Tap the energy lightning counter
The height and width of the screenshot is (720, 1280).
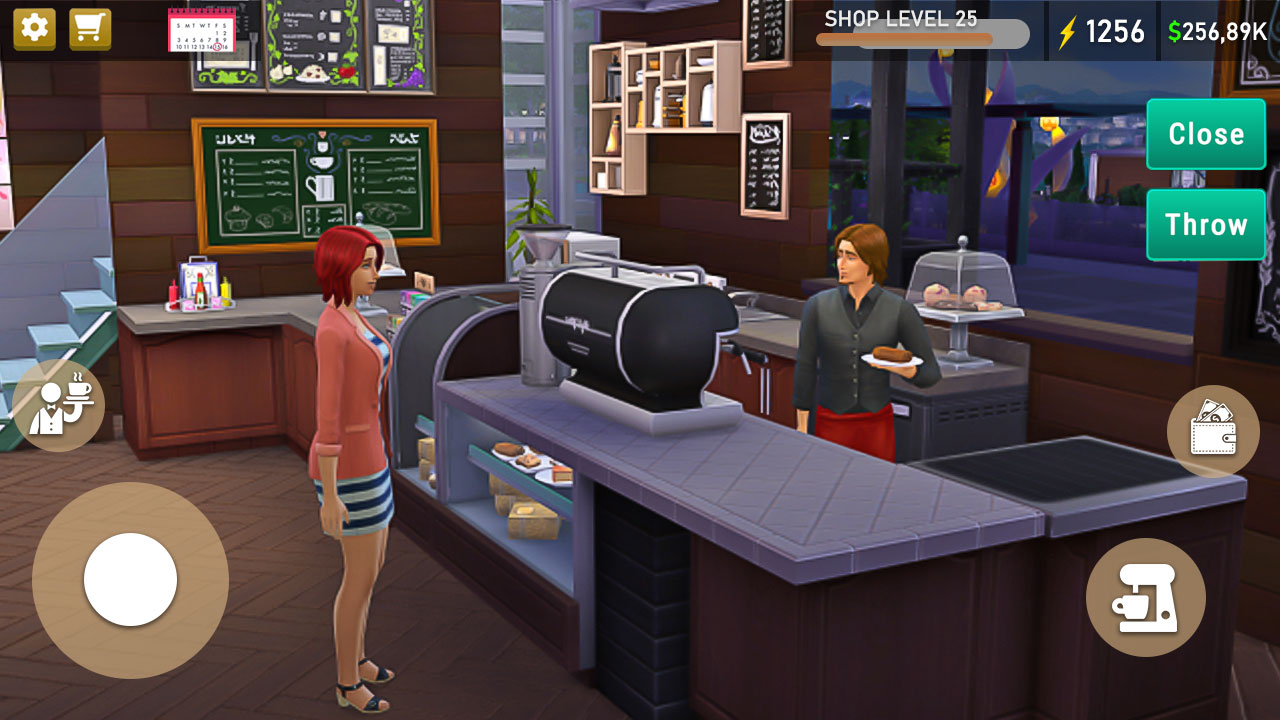(1100, 31)
